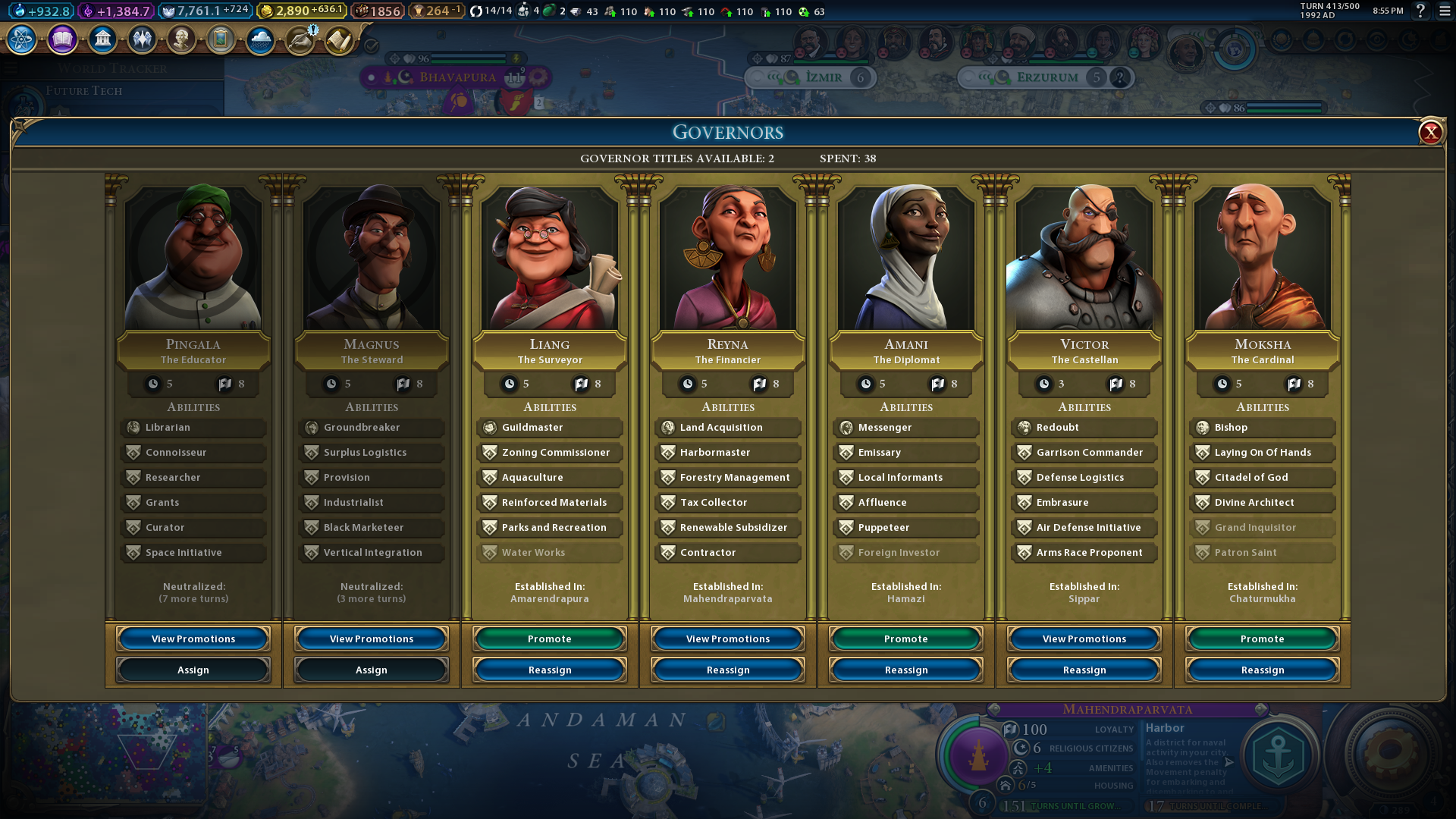View promotions for Reyna

pos(728,639)
